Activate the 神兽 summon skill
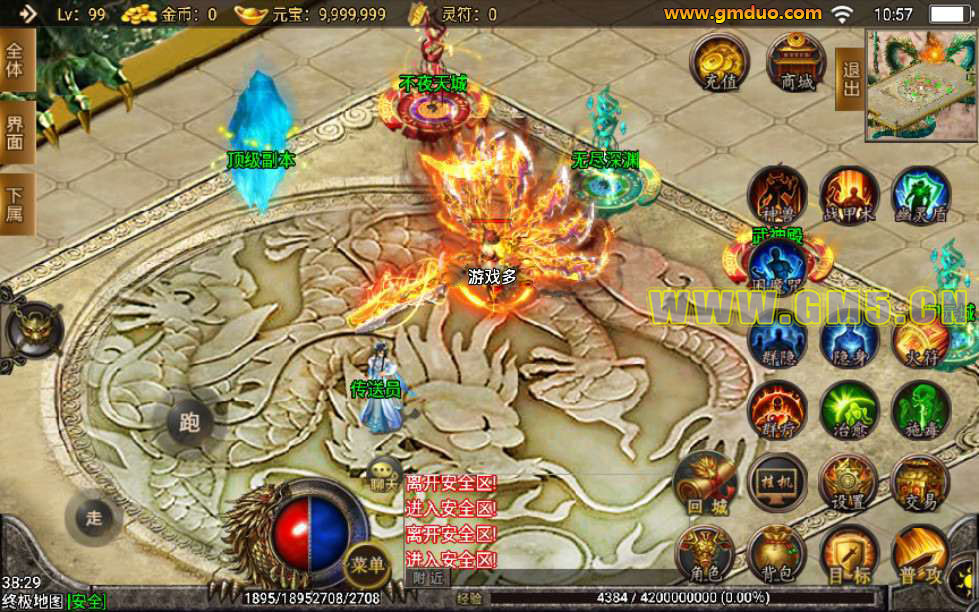Viewport: 979px width, 612px height. pyautogui.click(x=779, y=195)
